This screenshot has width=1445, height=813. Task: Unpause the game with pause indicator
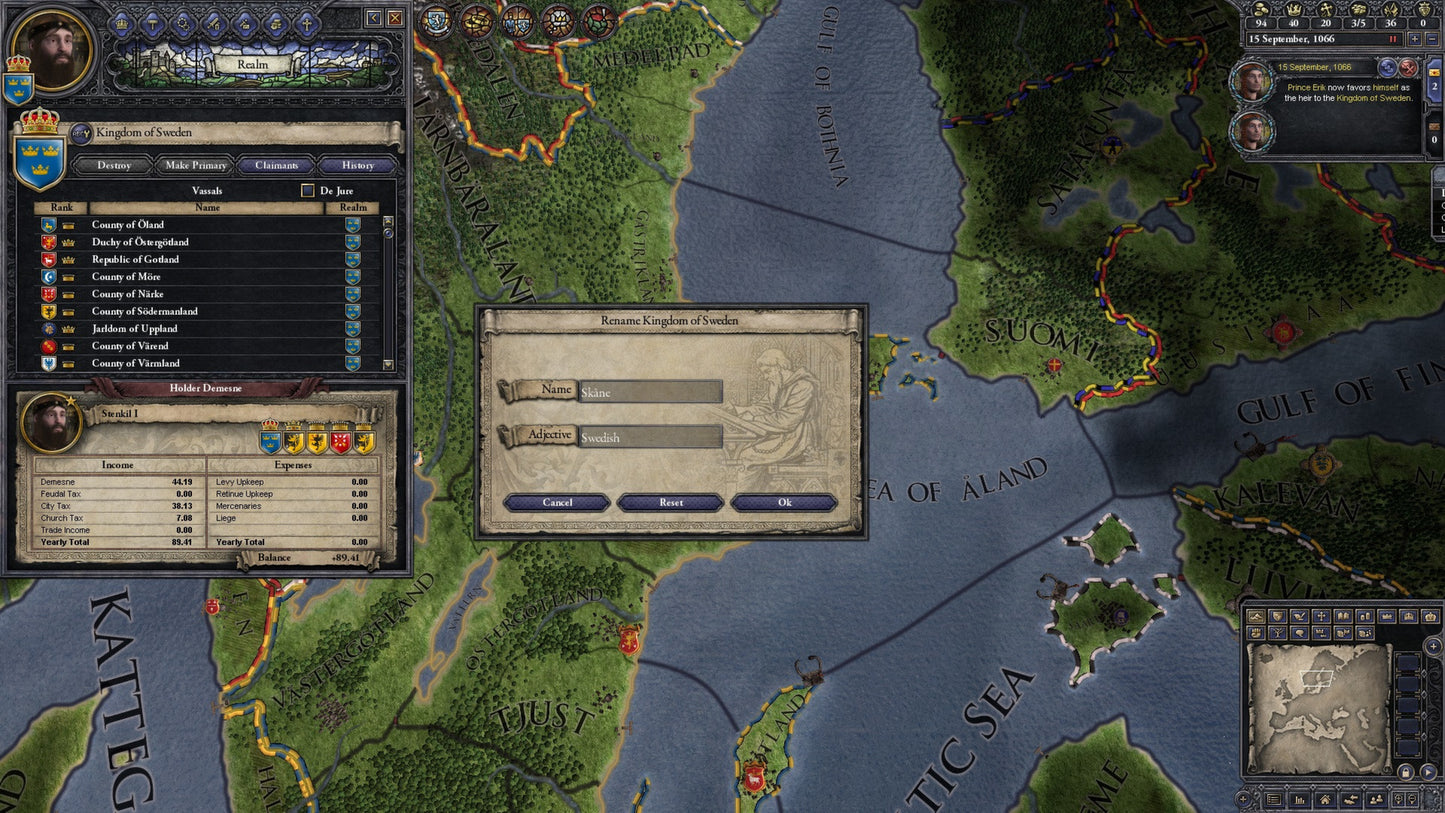(1393, 39)
